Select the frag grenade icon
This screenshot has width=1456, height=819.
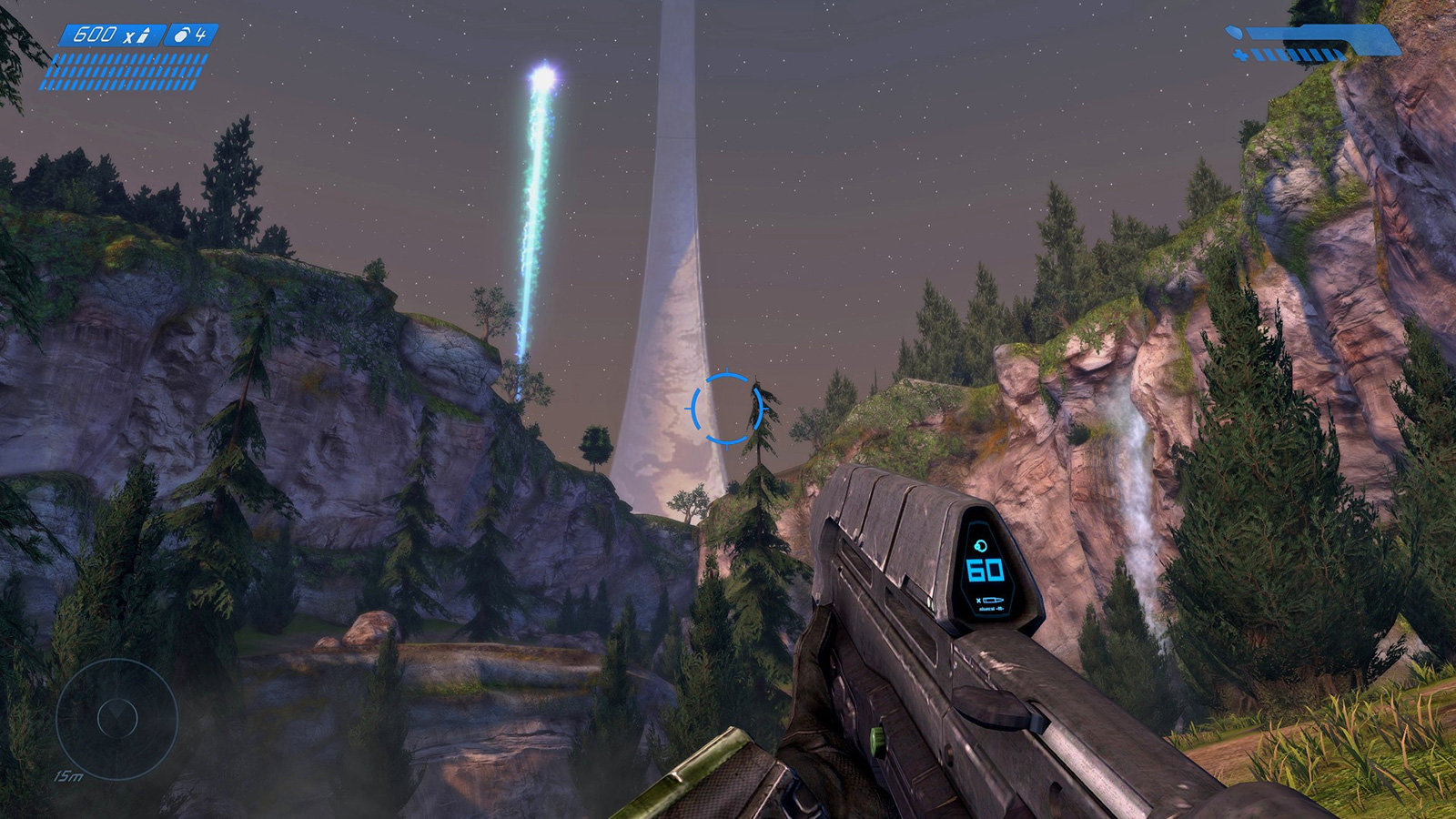(x=181, y=35)
